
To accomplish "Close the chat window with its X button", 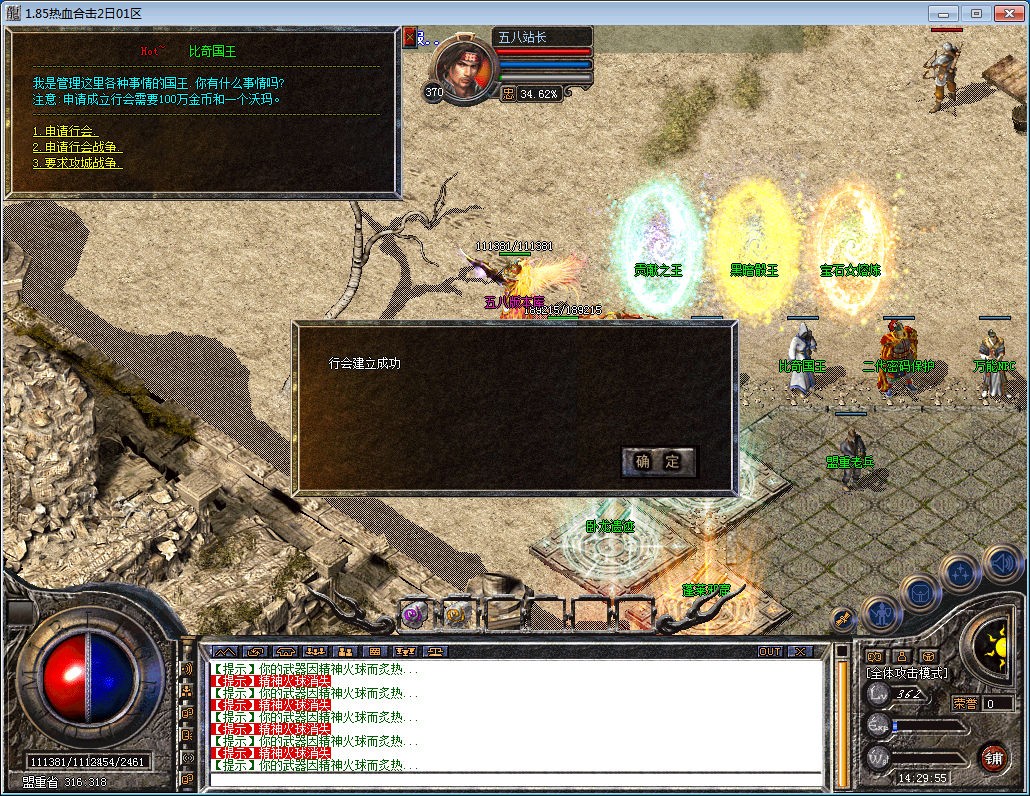I will (800, 651).
